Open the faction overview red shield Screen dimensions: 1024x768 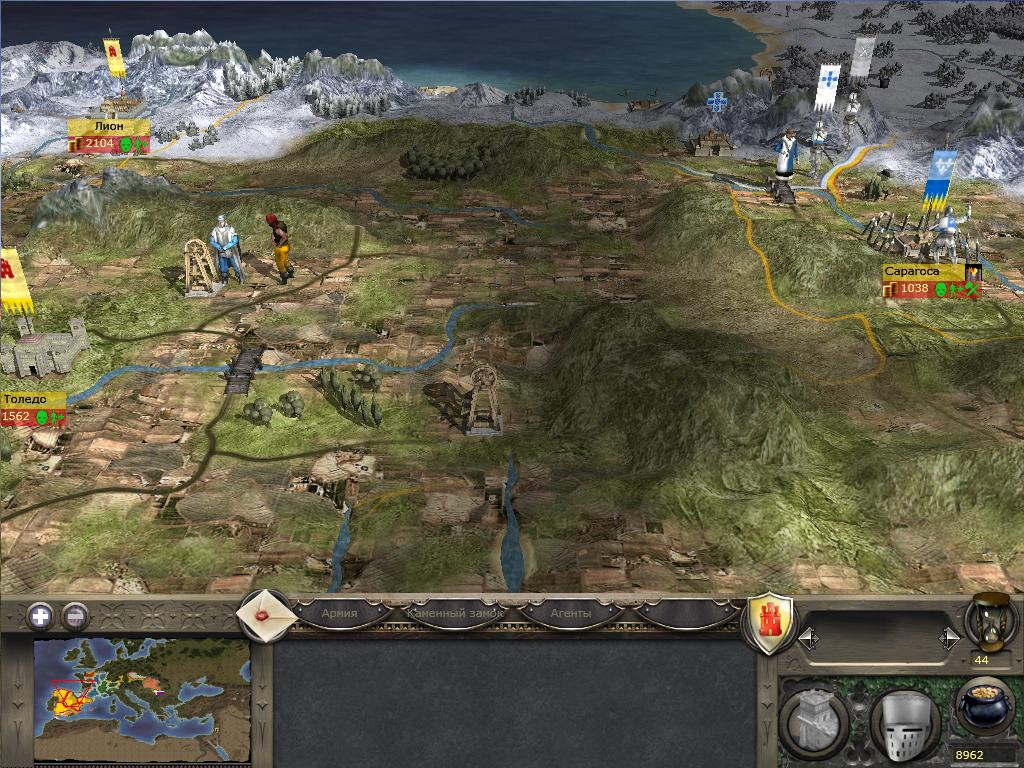pyautogui.click(x=771, y=624)
